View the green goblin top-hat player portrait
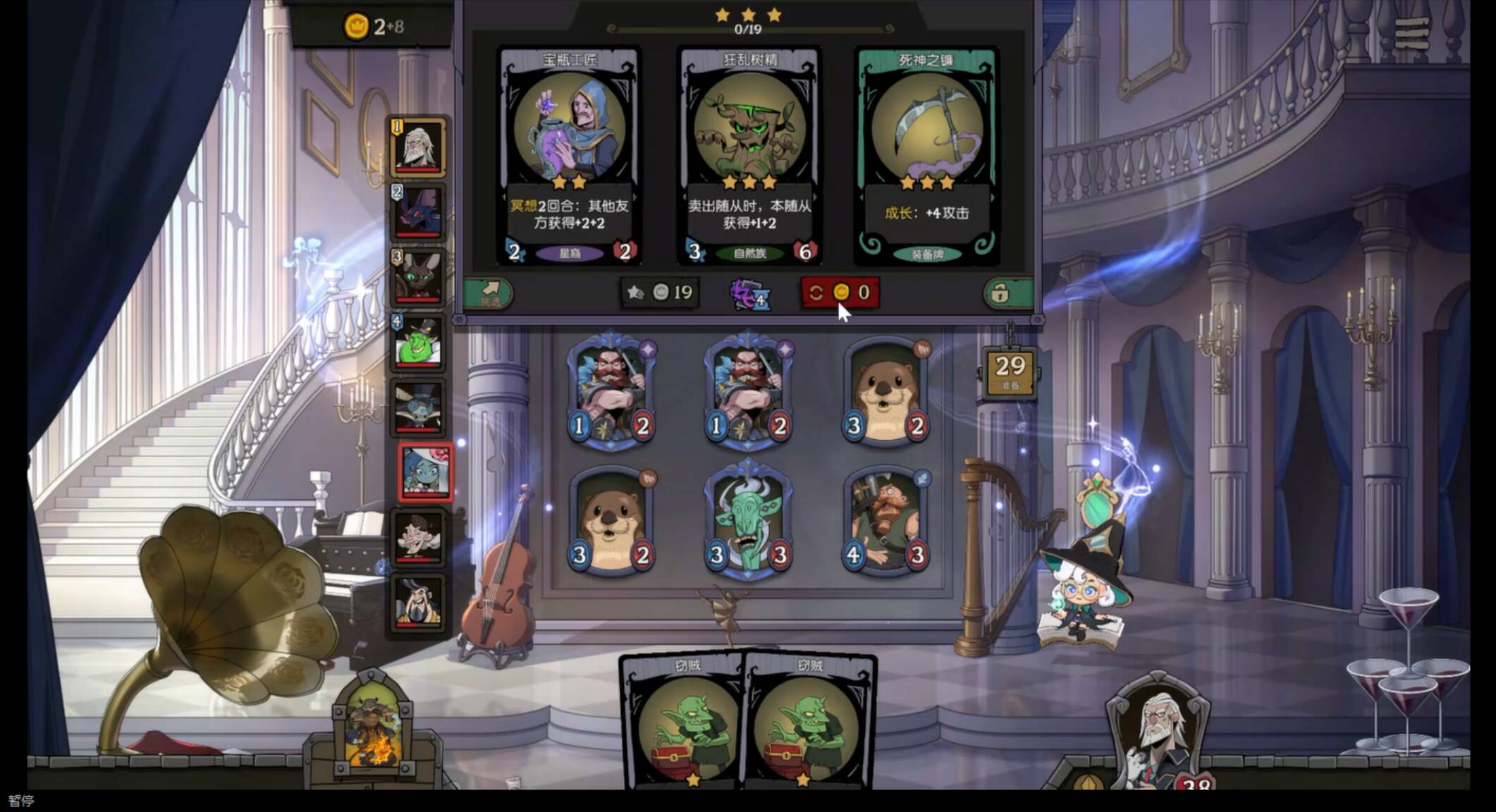Viewport: 1496px width, 812px height. click(419, 343)
